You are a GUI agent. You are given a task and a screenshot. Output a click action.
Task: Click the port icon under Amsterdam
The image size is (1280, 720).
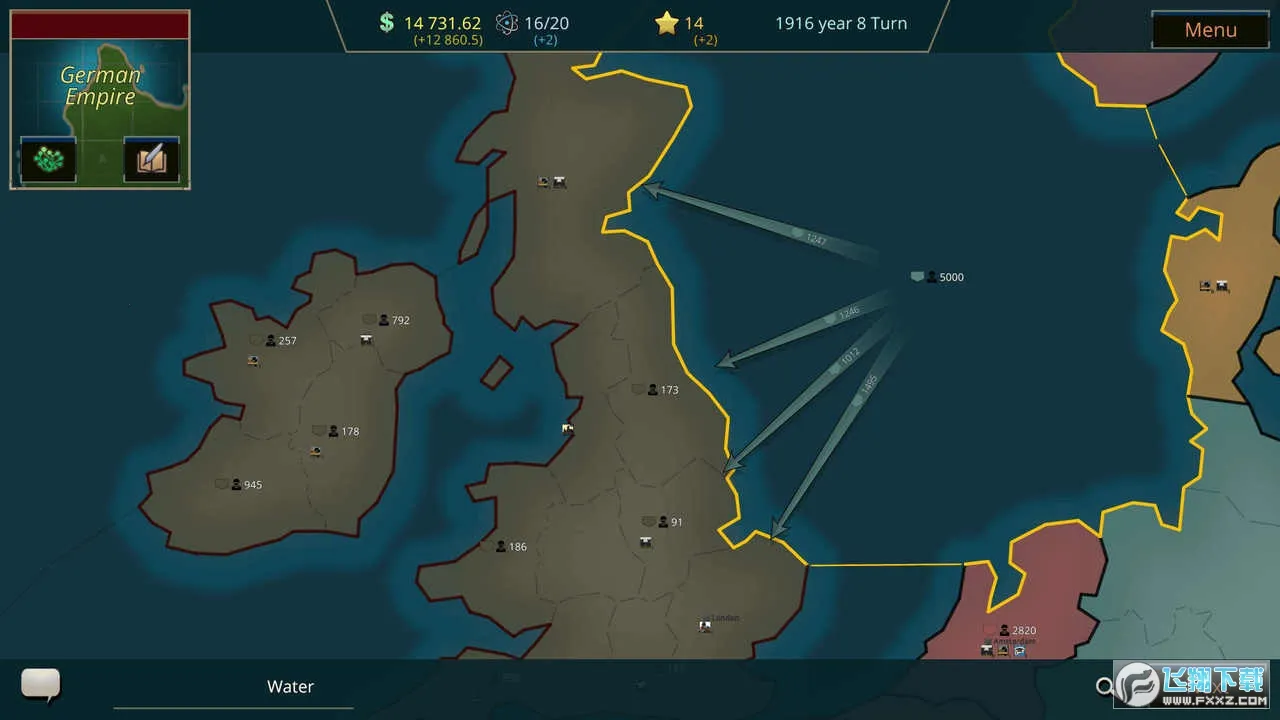coord(1019,651)
